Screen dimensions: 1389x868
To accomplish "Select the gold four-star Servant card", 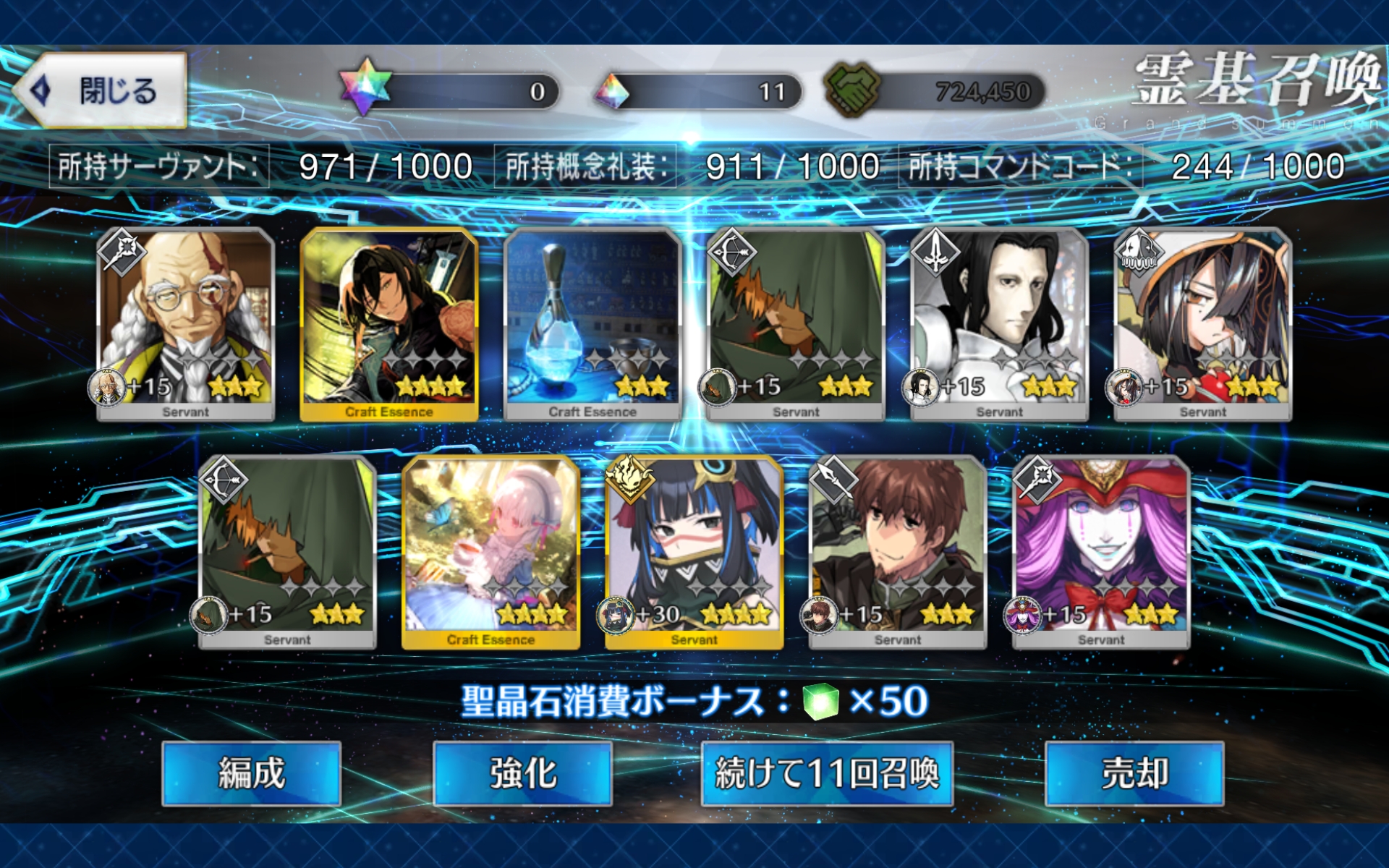I will [694, 551].
